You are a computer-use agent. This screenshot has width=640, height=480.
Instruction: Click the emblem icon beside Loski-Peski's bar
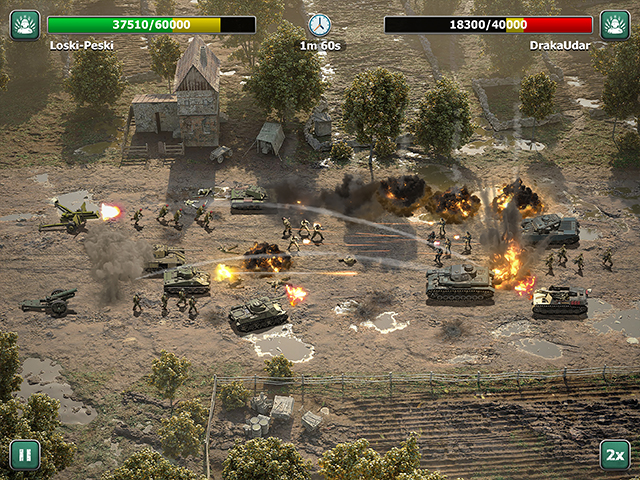(x=25, y=25)
